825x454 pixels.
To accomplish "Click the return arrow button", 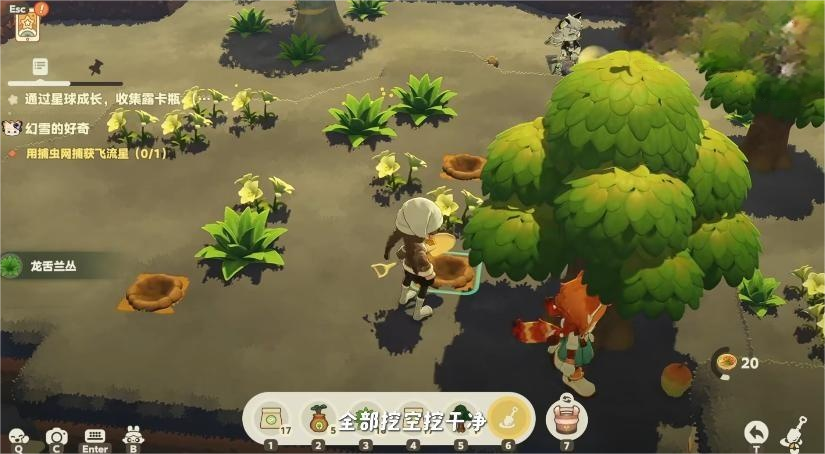I will pyautogui.click(x=757, y=431).
